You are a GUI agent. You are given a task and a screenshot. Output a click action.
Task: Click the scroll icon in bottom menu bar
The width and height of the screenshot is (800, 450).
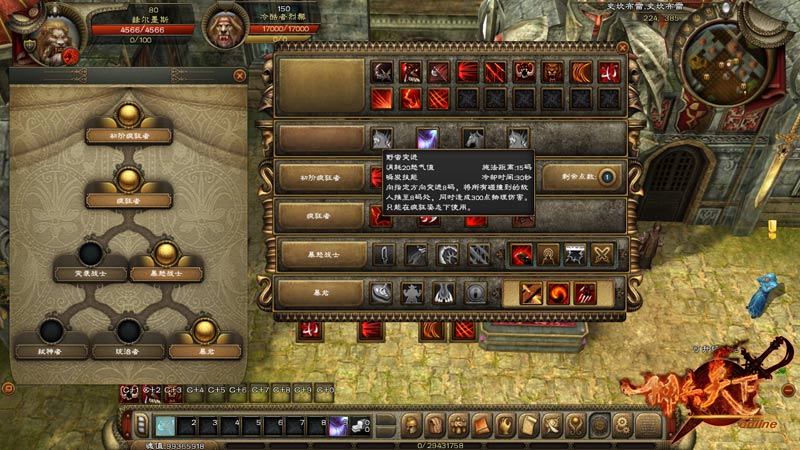pyautogui.click(x=528, y=425)
